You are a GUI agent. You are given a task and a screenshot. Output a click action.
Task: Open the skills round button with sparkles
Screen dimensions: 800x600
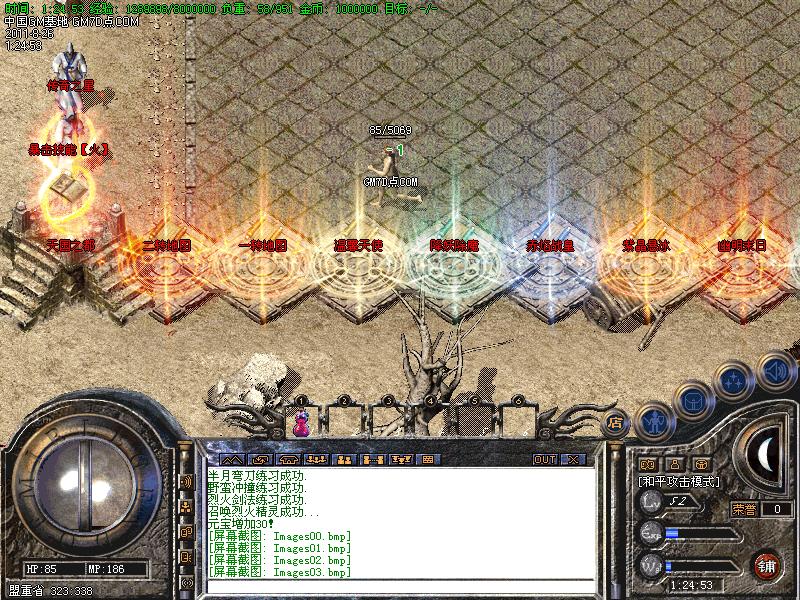pyautogui.click(x=733, y=381)
